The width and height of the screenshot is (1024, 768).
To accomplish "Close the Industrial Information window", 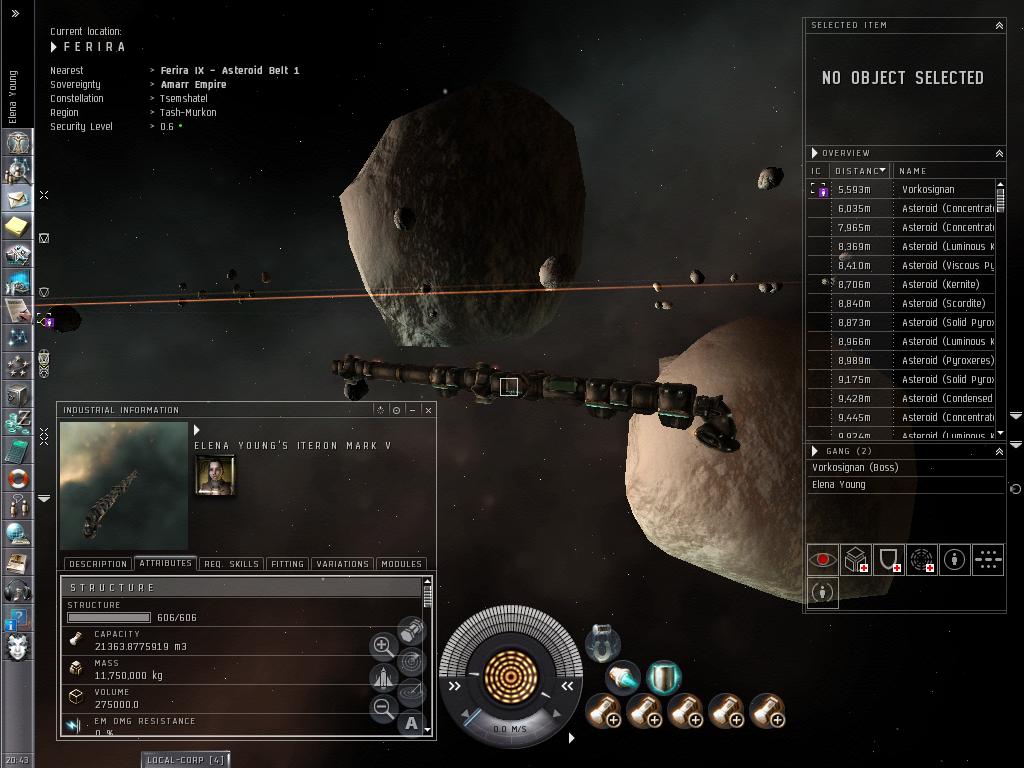I will pyautogui.click(x=428, y=410).
